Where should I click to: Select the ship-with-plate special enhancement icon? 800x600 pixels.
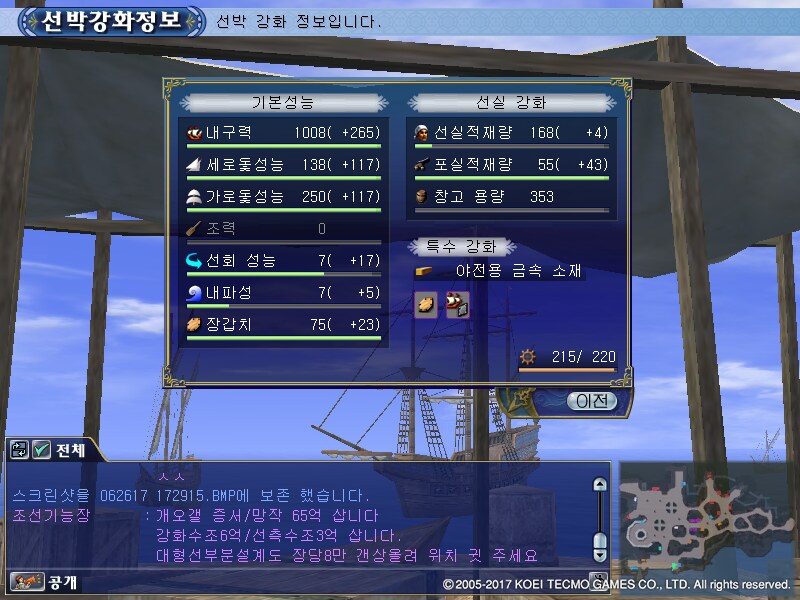(x=457, y=305)
